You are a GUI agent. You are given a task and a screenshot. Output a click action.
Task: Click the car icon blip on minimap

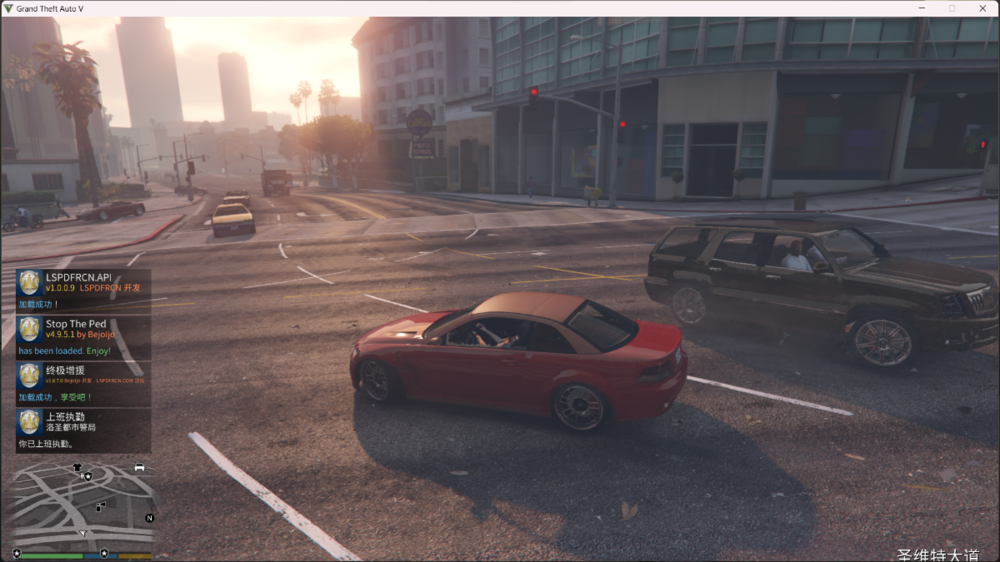click(139, 468)
